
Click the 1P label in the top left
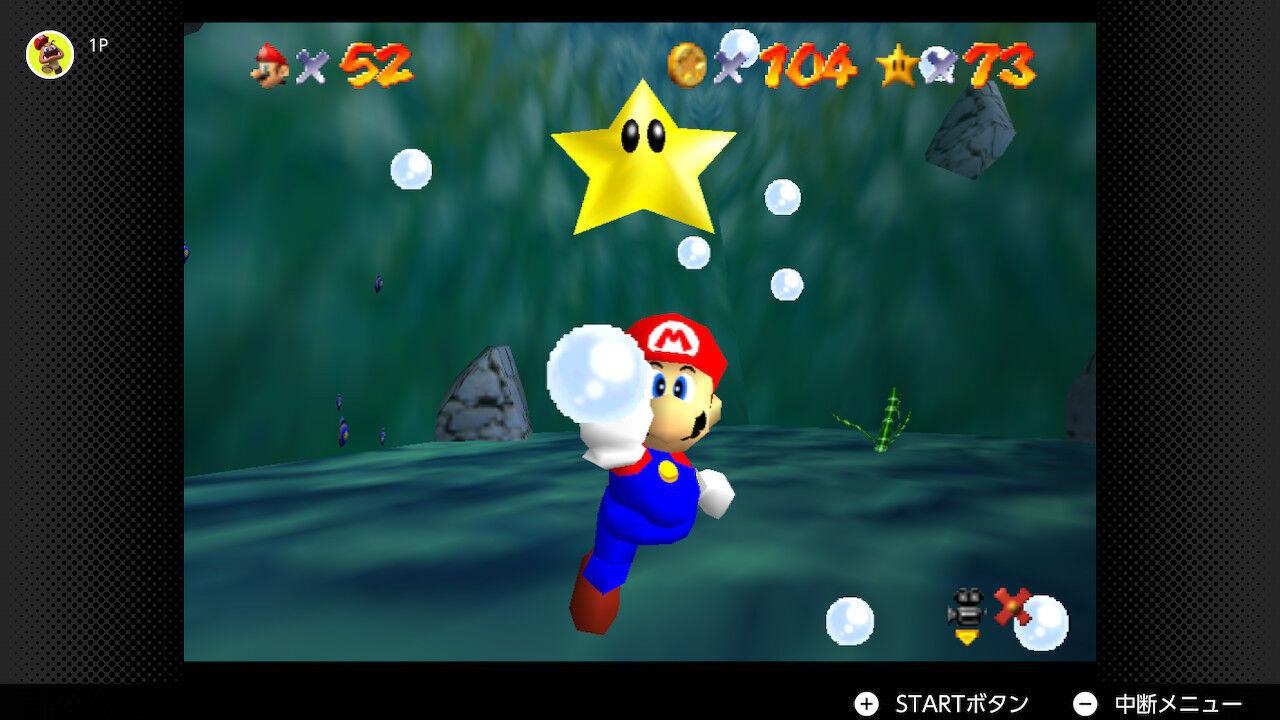click(x=96, y=44)
